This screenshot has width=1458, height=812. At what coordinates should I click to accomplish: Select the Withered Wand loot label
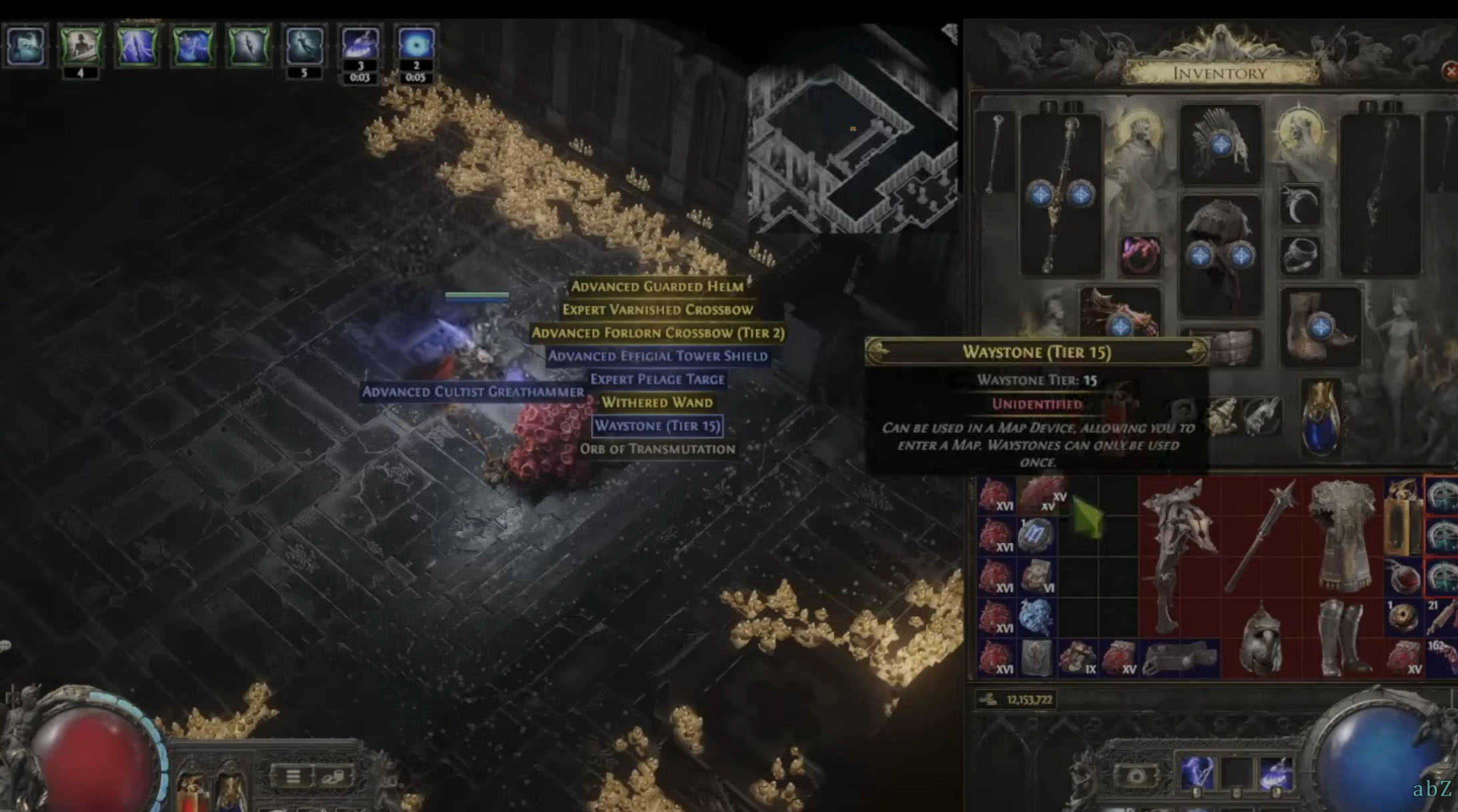click(657, 403)
